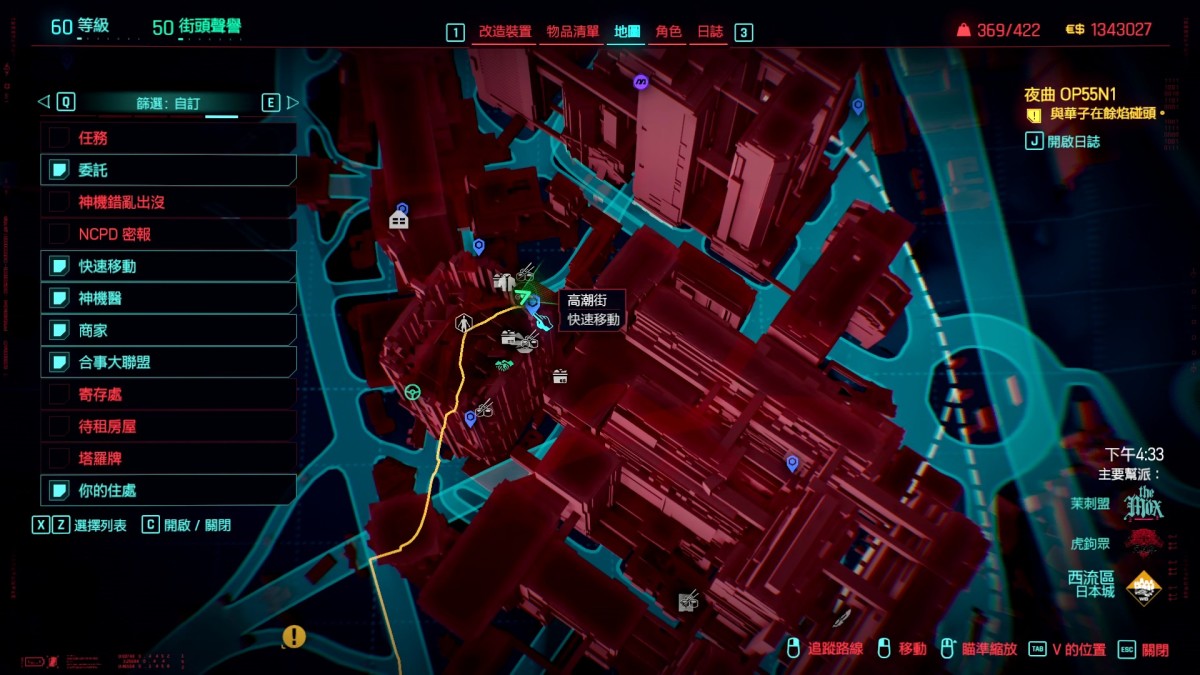This screenshot has height=675, width=1200.
Task: Enable the 寄存處 filter
Action: click(168, 394)
